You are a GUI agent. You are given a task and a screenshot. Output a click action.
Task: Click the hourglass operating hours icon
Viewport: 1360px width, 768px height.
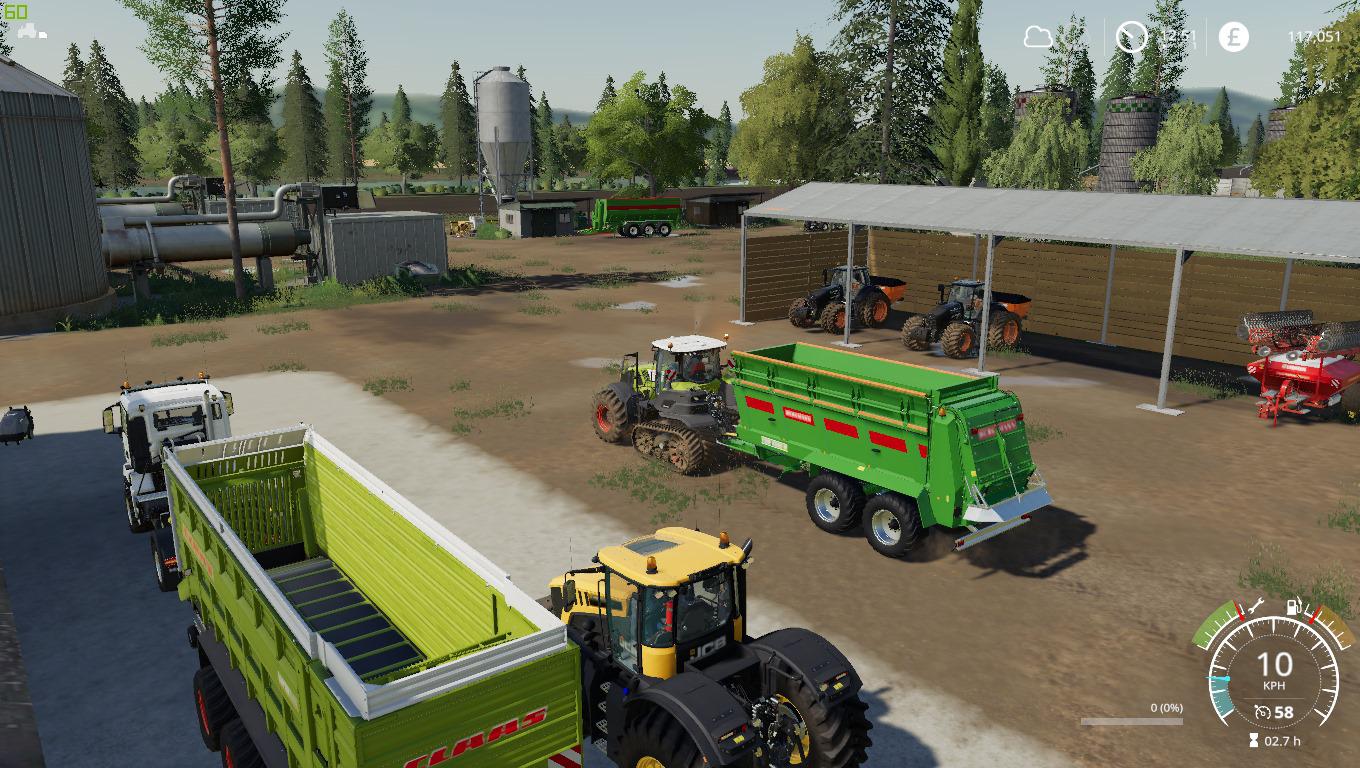pyautogui.click(x=1253, y=741)
